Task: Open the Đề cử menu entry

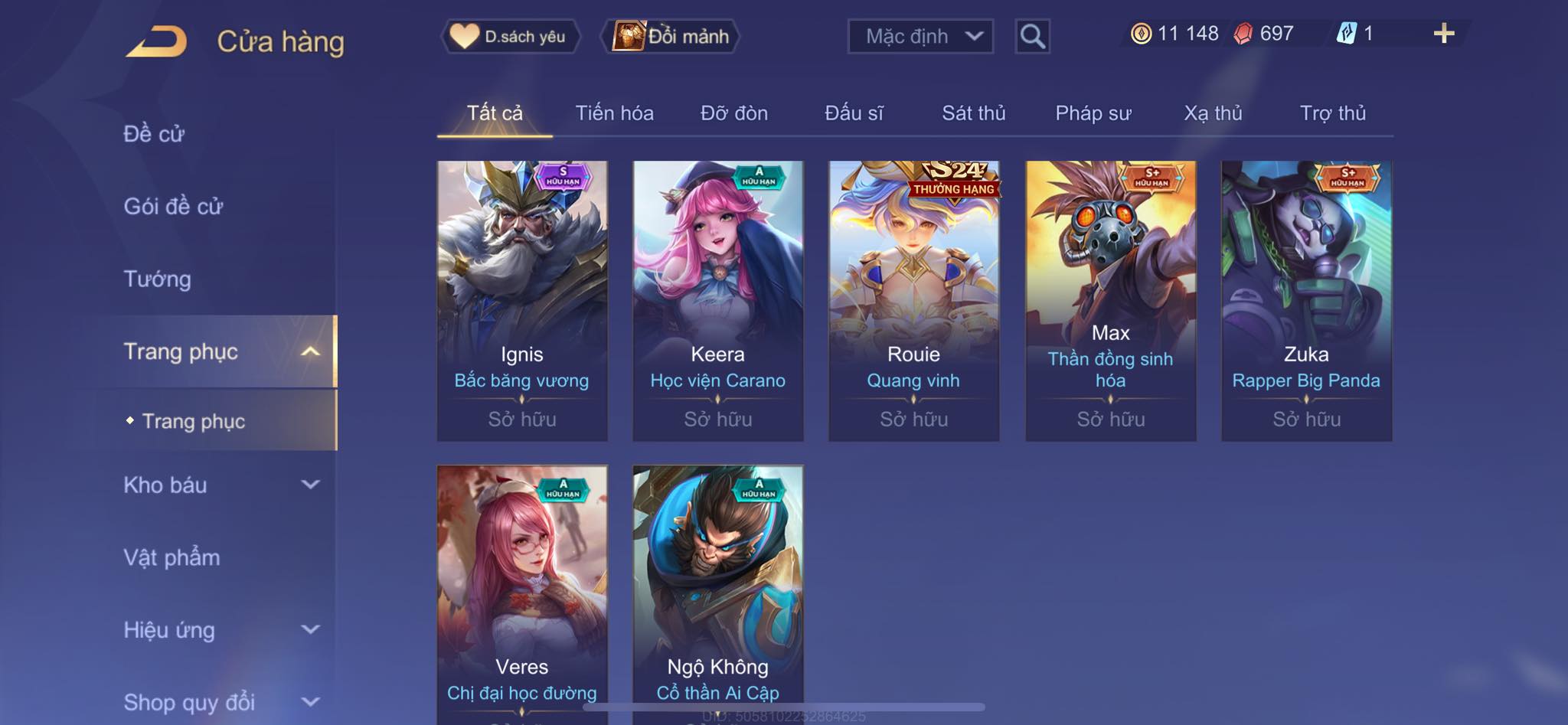Action: pyautogui.click(x=154, y=134)
